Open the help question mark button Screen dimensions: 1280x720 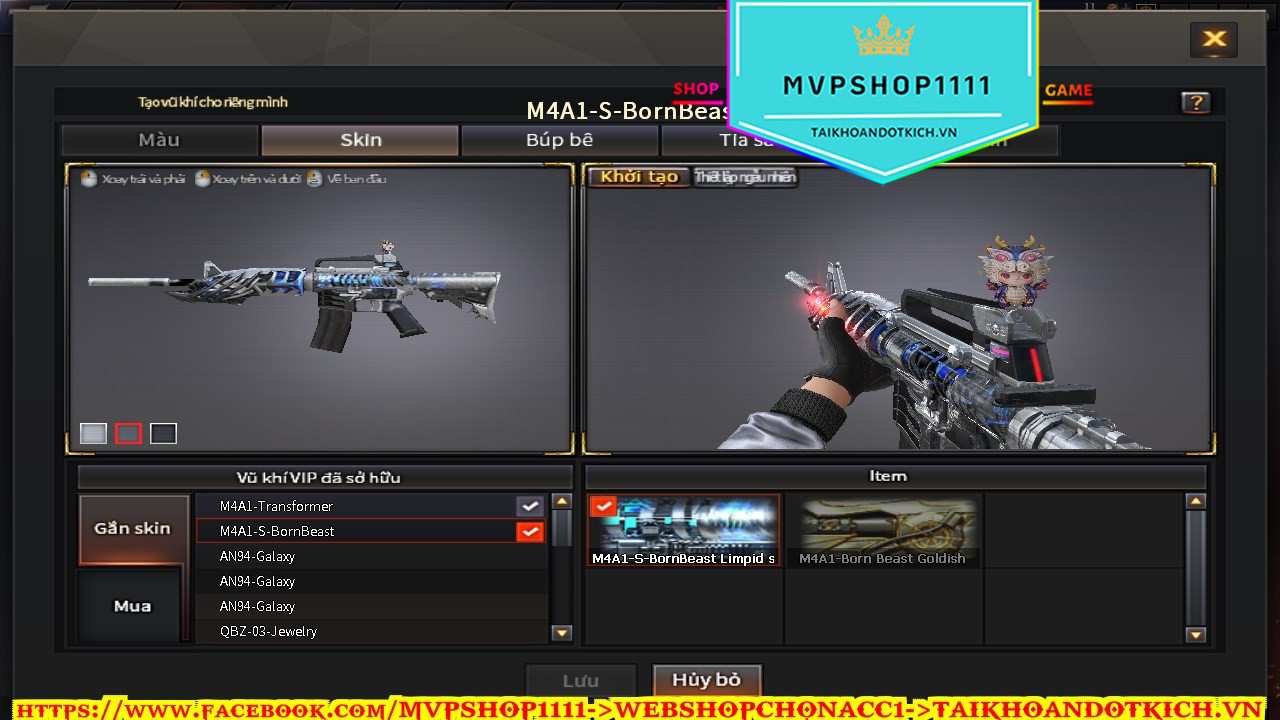tap(1195, 102)
